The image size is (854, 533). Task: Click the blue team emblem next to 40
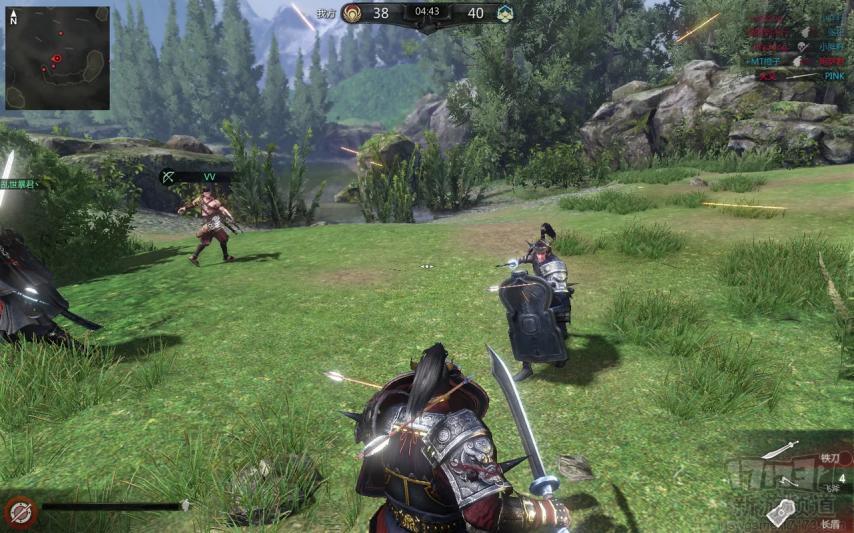pos(505,13)
